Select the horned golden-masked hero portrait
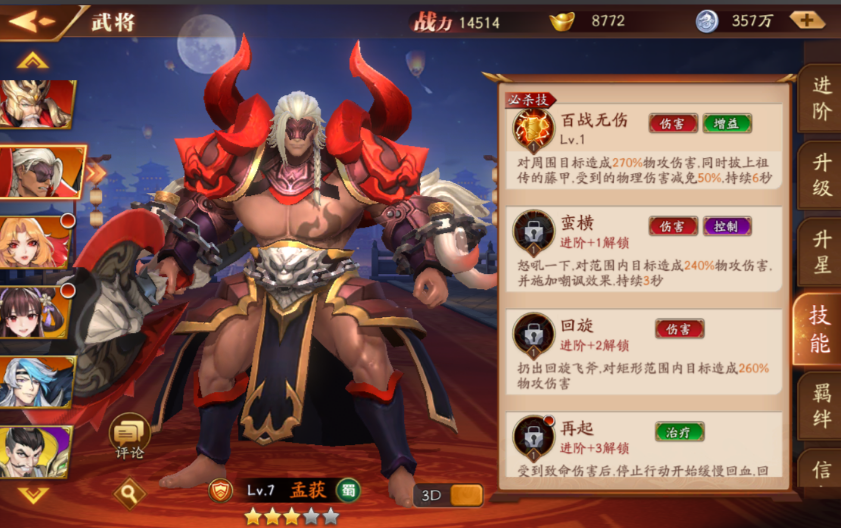Image resolution: width=841 pixels, height=528 pixels. coord(33,102)
